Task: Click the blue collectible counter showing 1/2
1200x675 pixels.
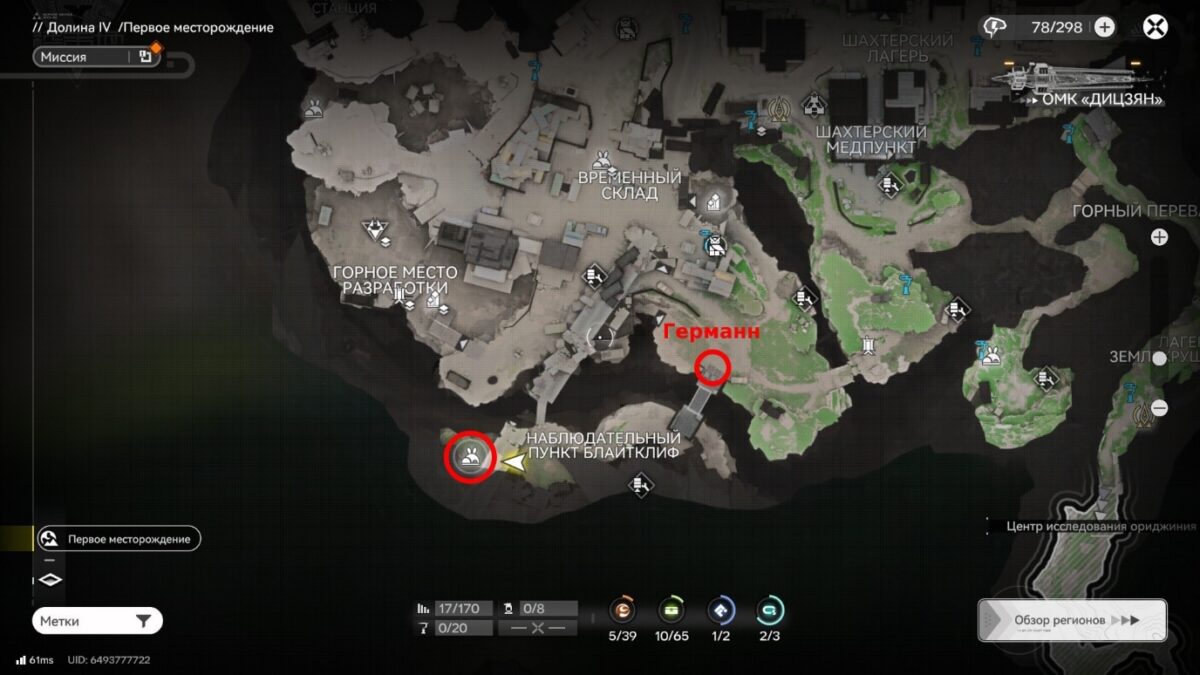Action: click(721, 610)
